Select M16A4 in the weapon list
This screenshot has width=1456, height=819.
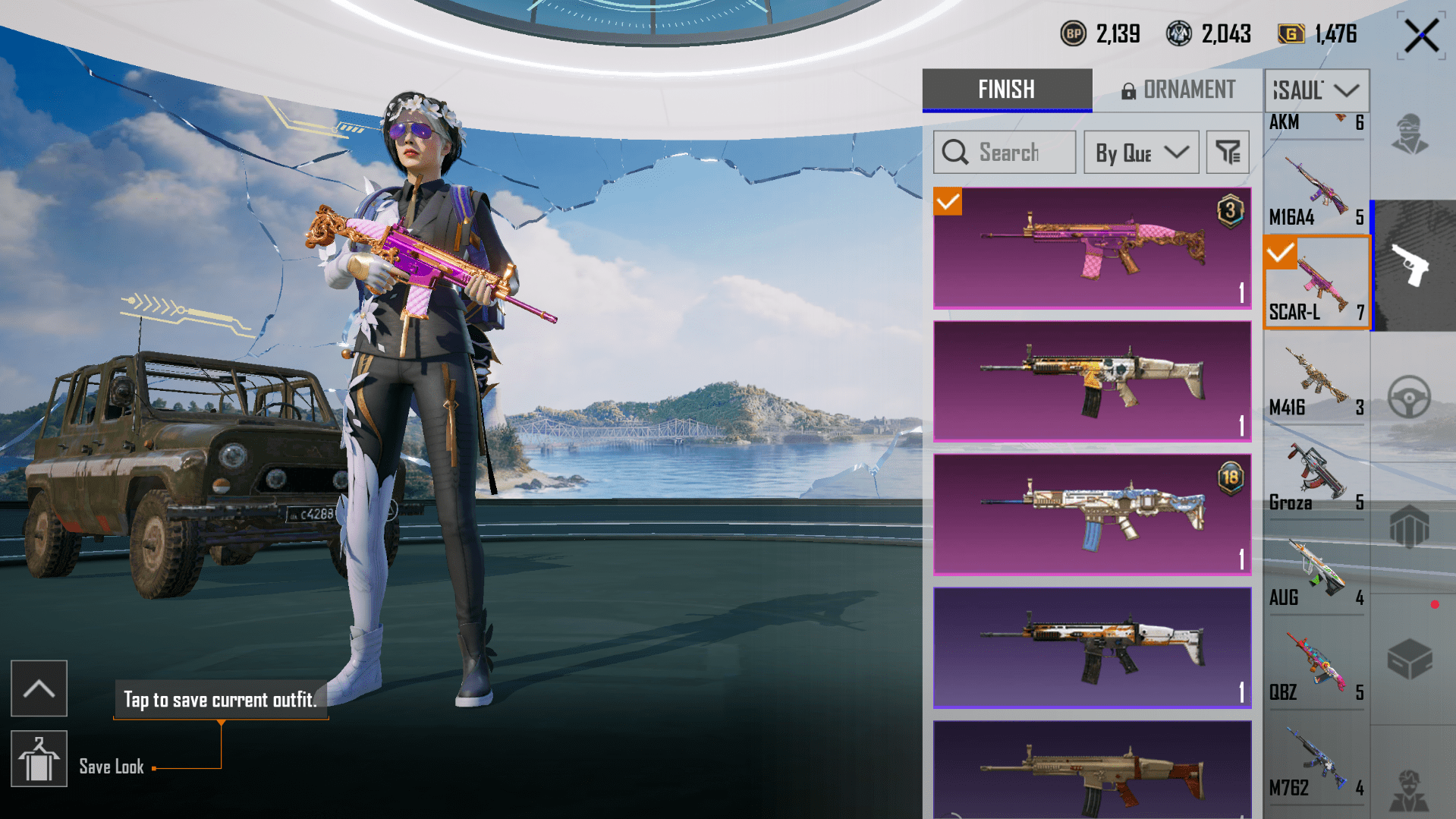tap(1316, 190)
